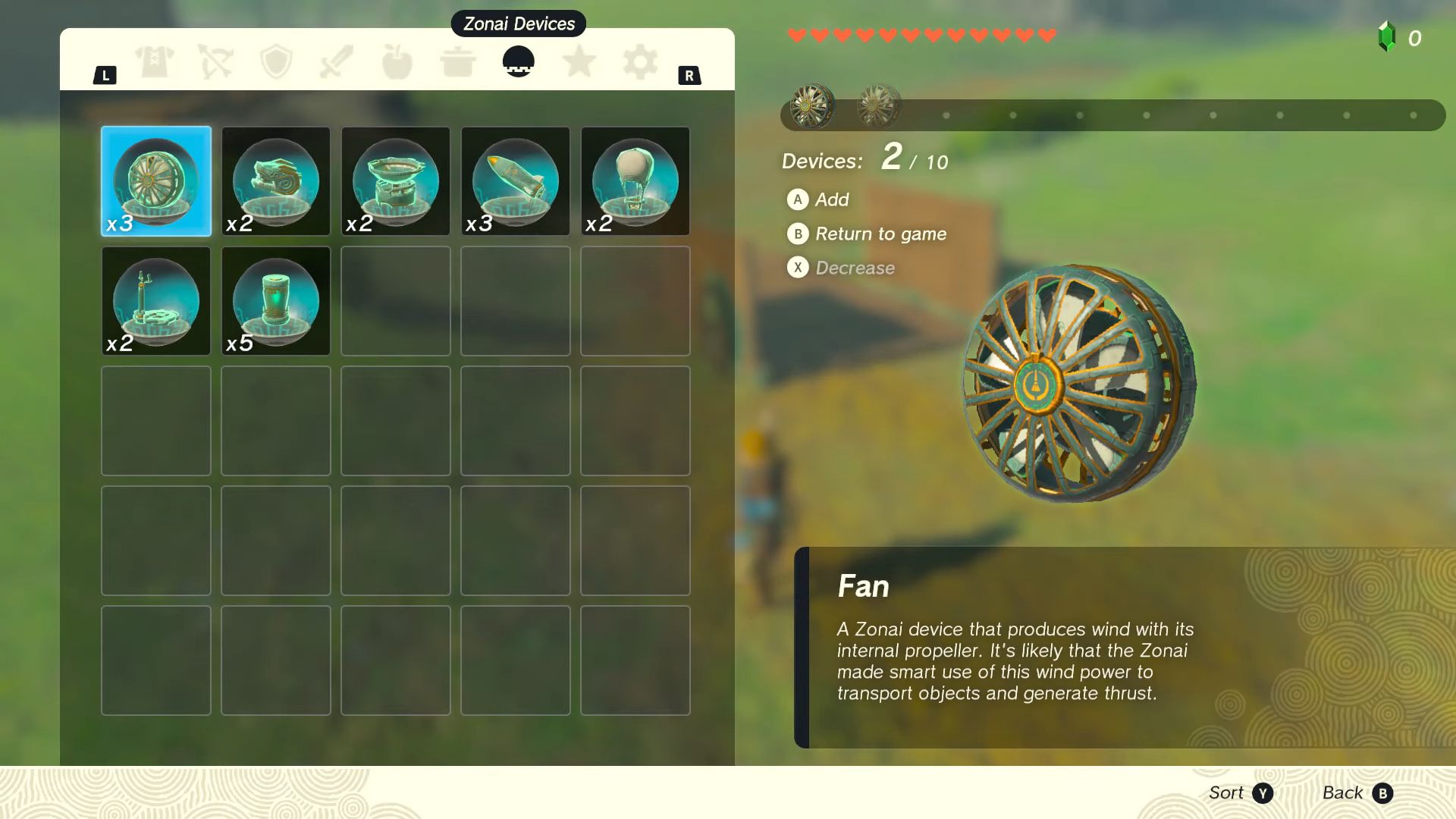1456x819 pixels.
Task: Select the green Battery capsule slot
Action: click(276, 301)
